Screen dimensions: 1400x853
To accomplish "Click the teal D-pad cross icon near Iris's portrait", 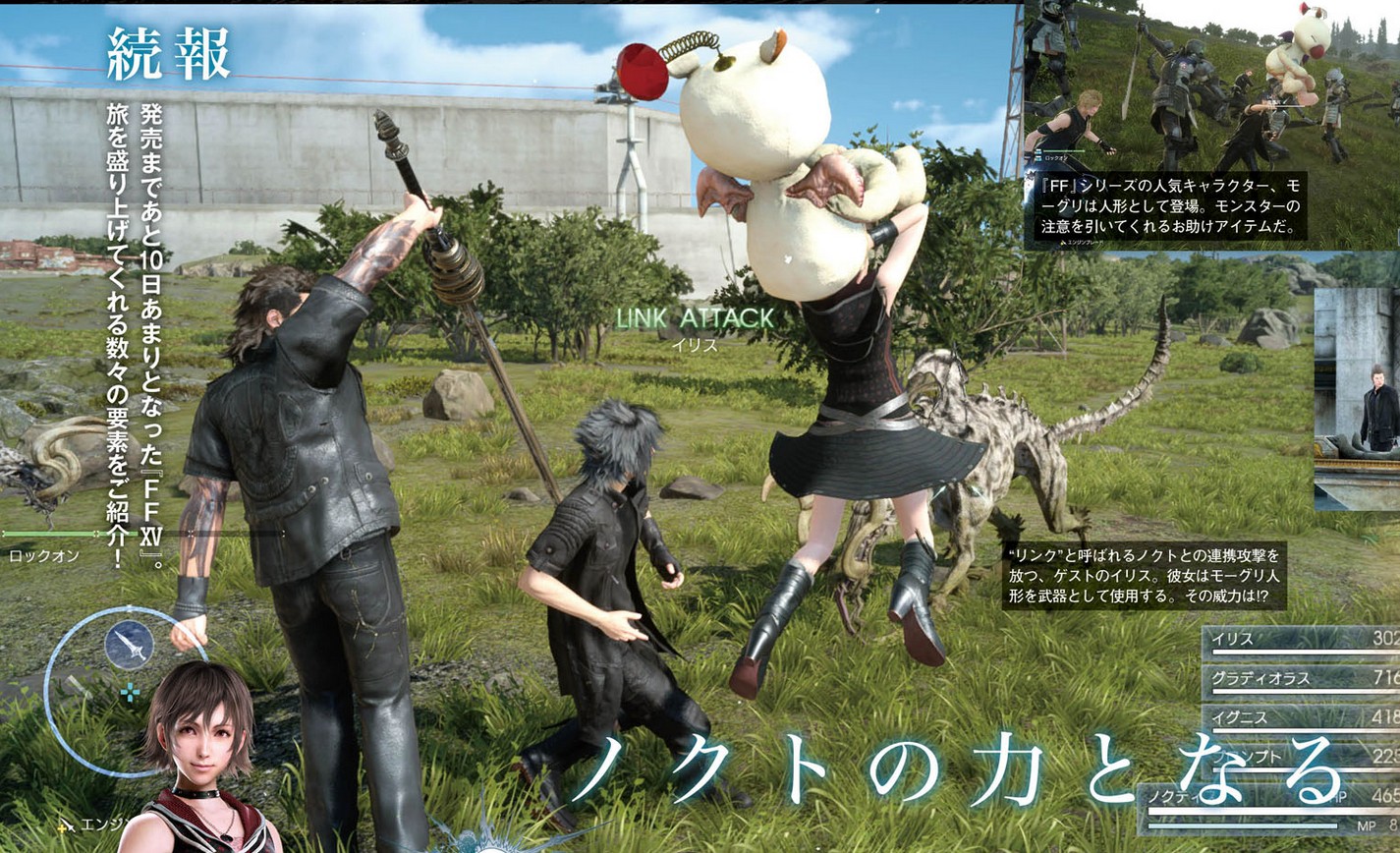I will (x=131, y=693).
